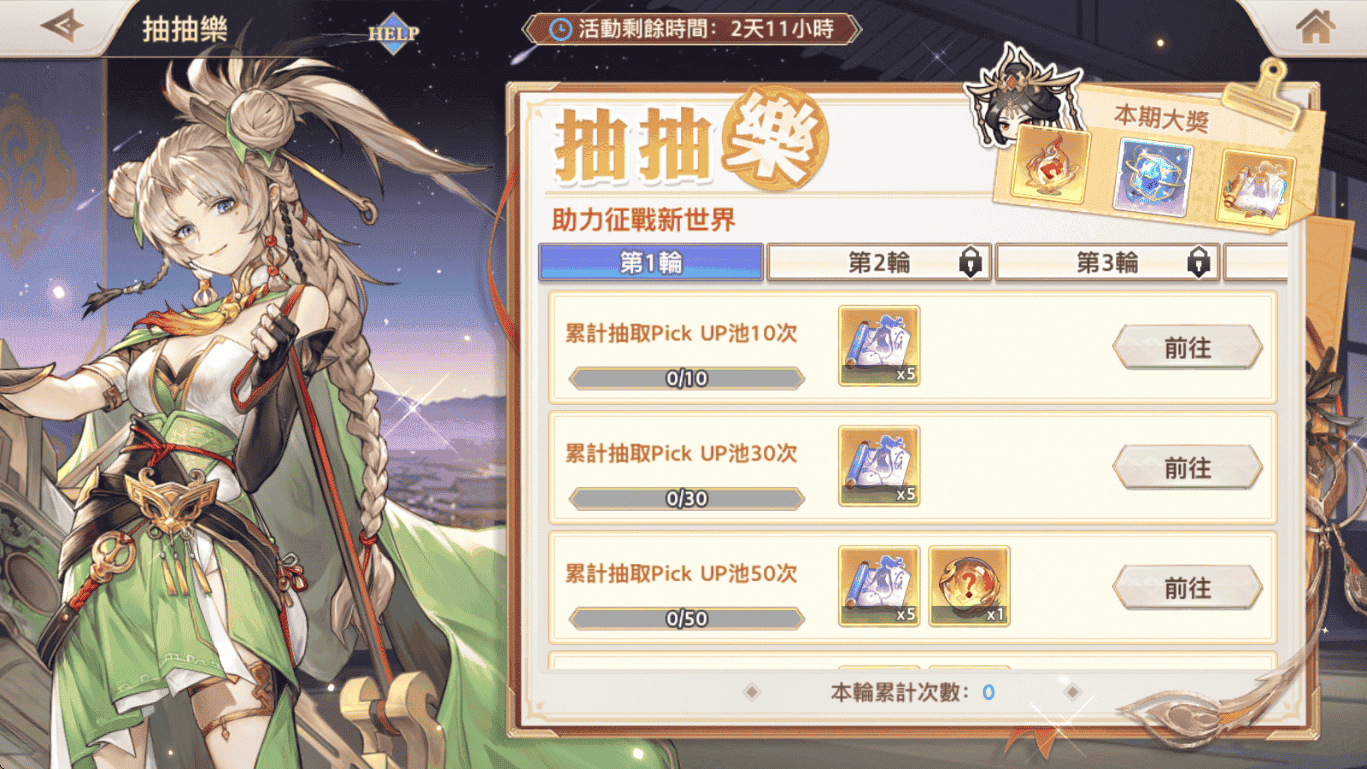Viewport: 1367px width, 769px height.
Task: Click the scroll x5 reward icon in the 10-pull row
Action: [x=878, y=346]
